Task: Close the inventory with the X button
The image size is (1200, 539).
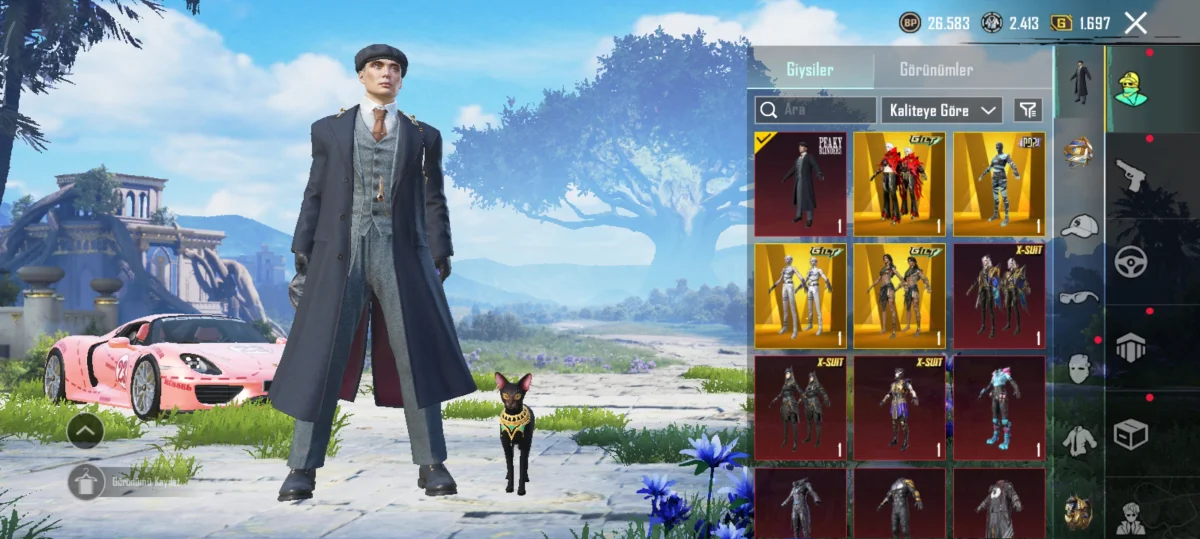Action: [x=1135, y=23]
